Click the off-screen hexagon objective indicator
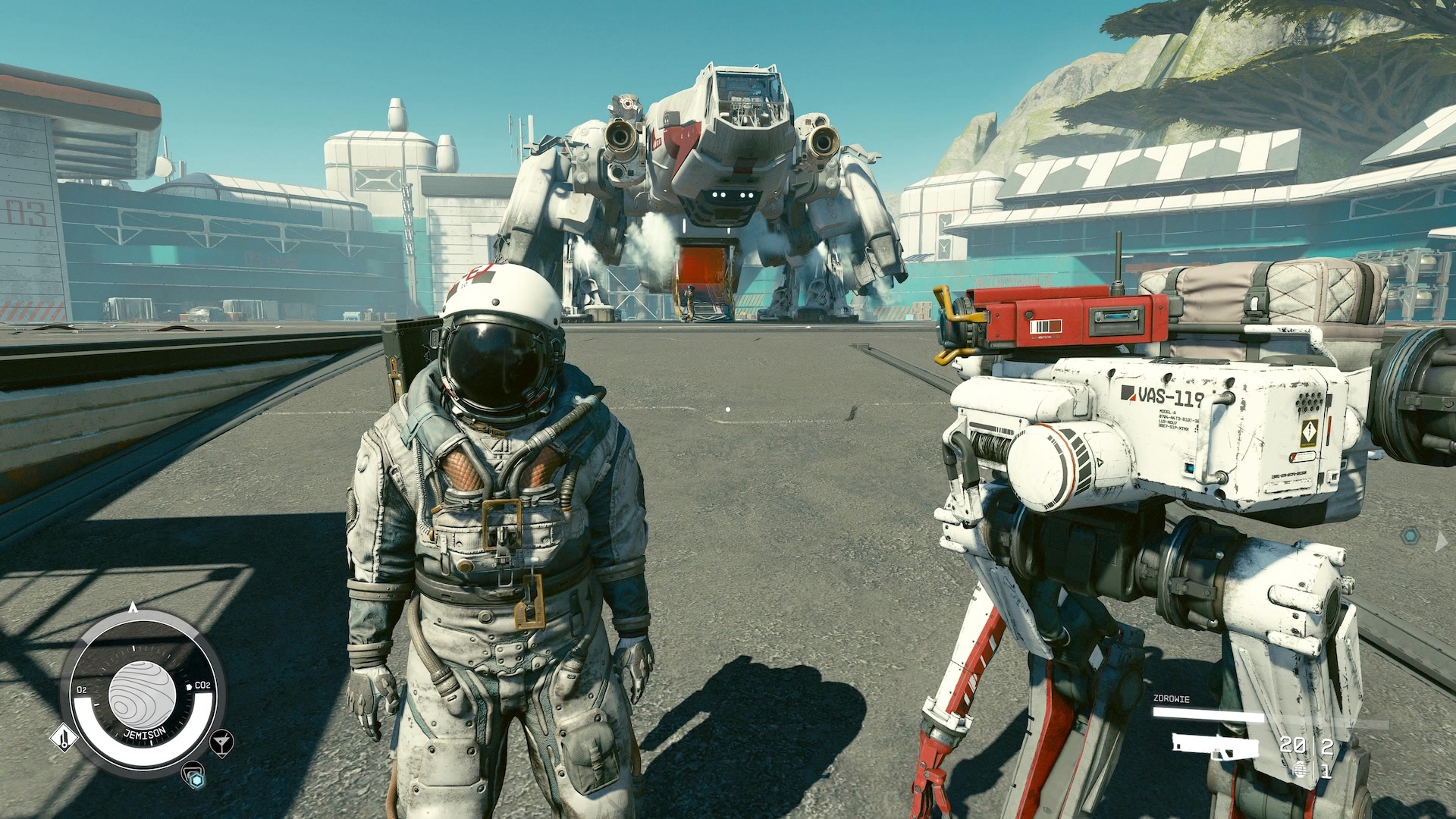This screenshot has width=1456, height=819. click(x=1410, y=536)
